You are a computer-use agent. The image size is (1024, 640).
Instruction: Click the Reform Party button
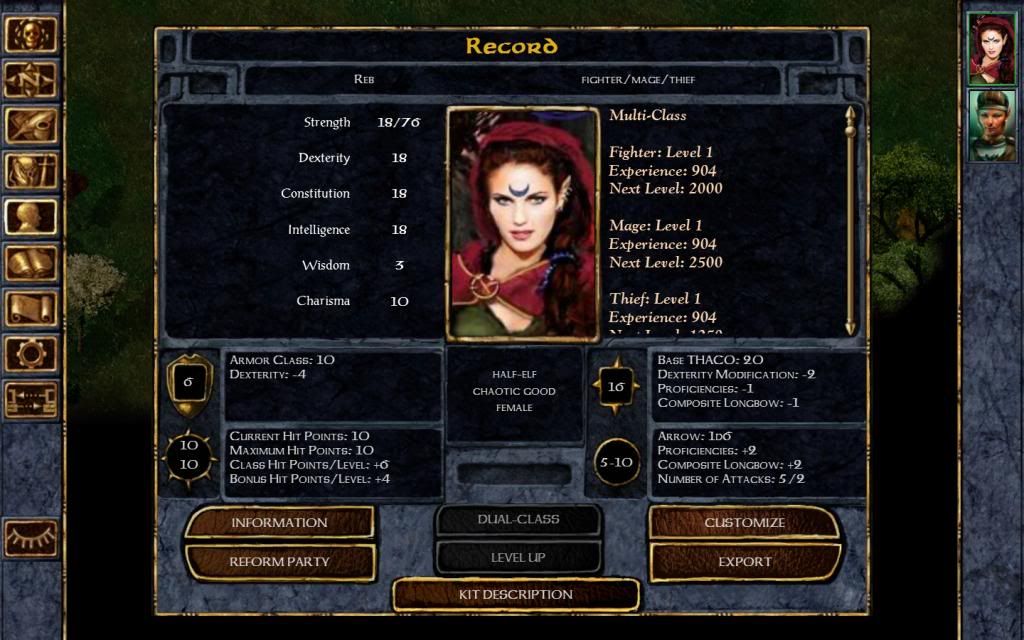(279, 561)
